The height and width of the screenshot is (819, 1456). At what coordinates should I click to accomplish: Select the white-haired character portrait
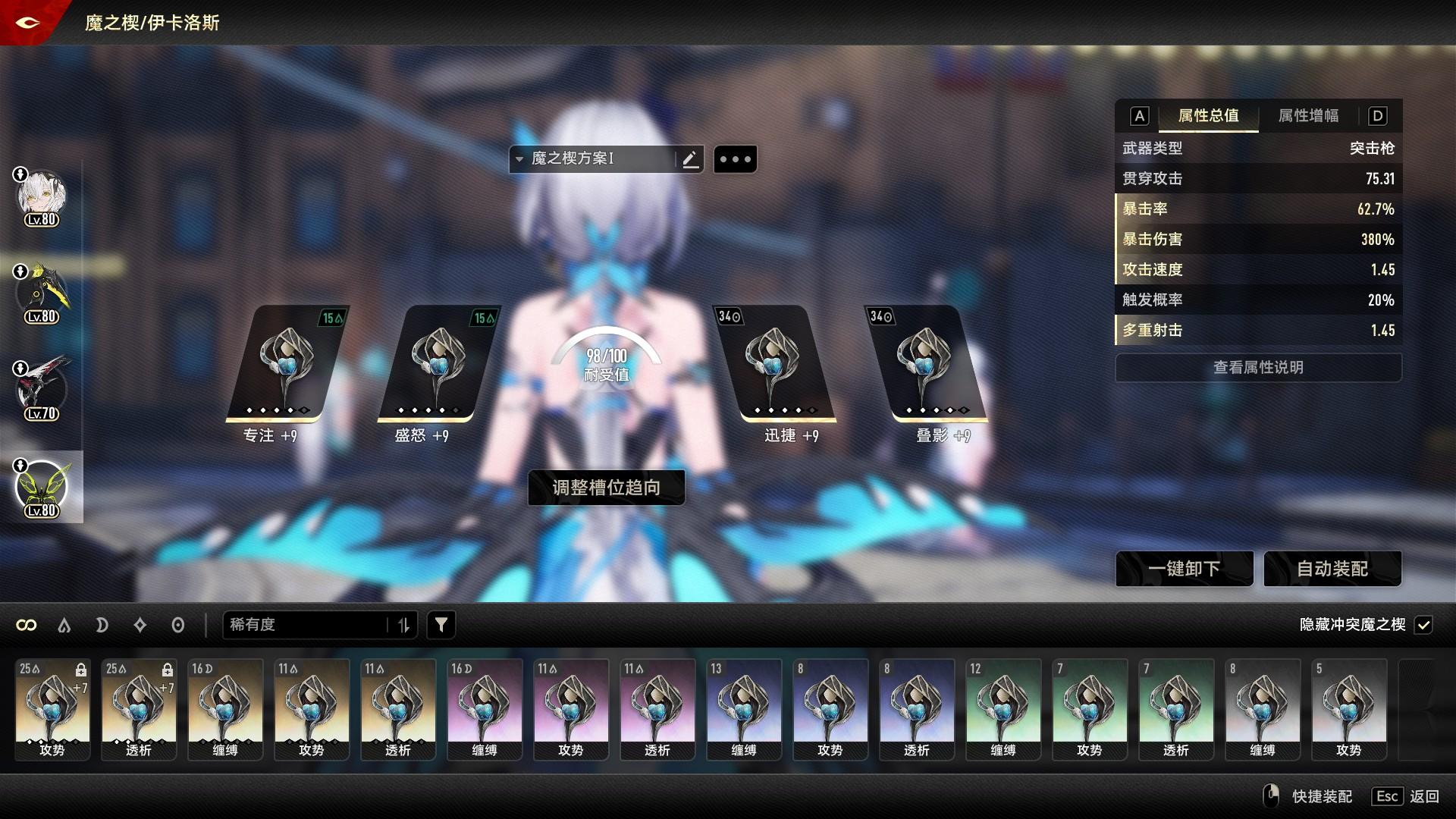[x=42, y=197]
